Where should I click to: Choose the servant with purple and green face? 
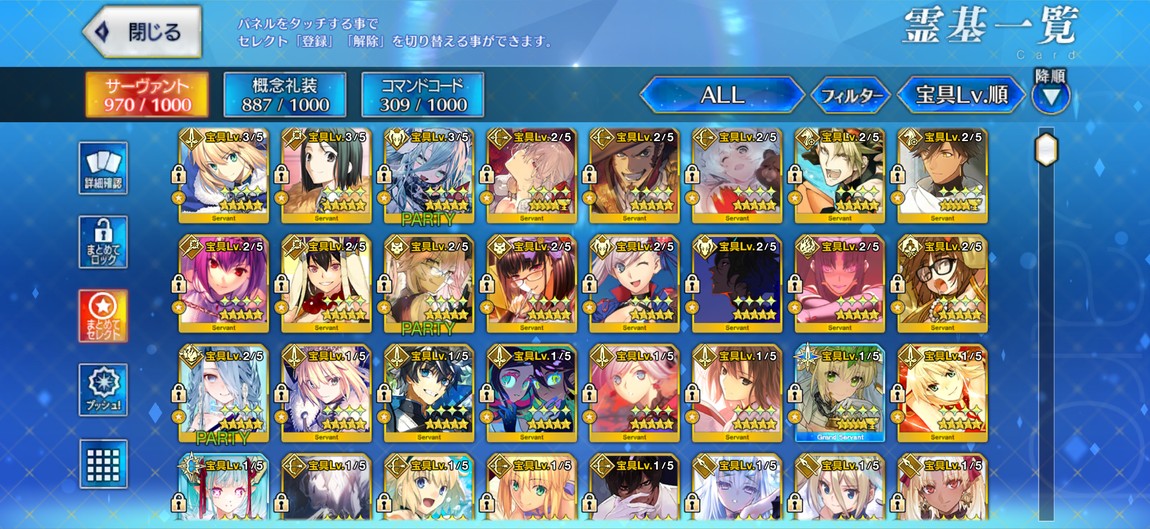[530, 392]
